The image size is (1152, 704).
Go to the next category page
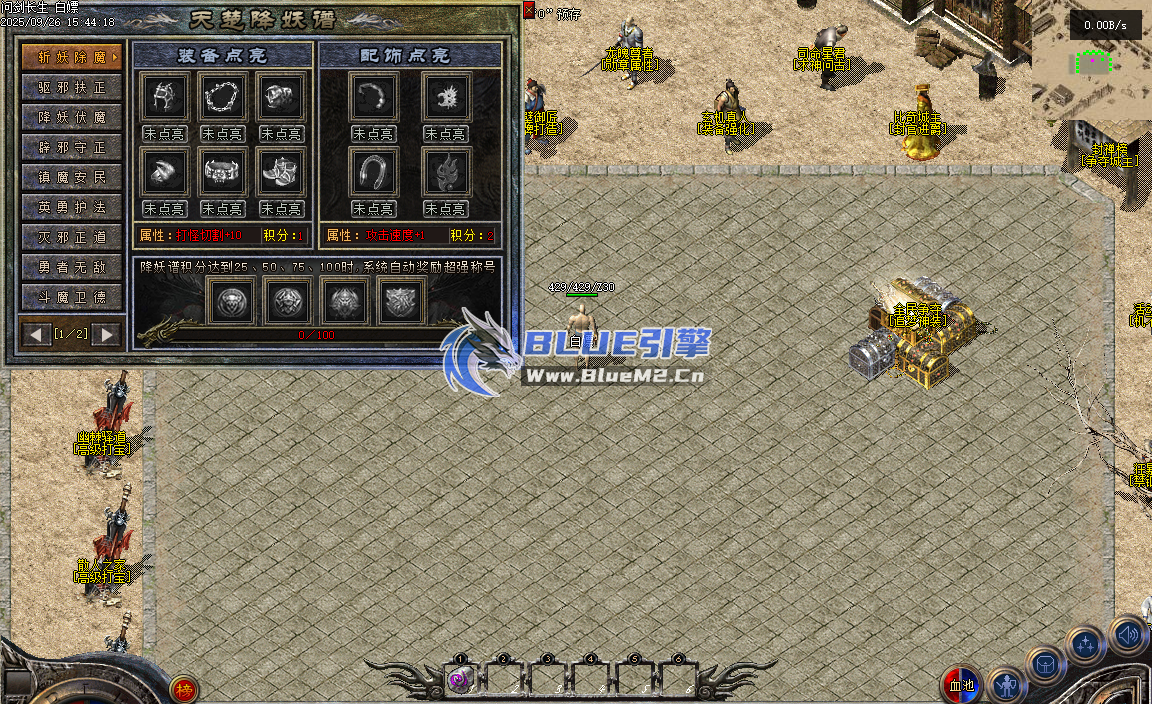[106, 334]
